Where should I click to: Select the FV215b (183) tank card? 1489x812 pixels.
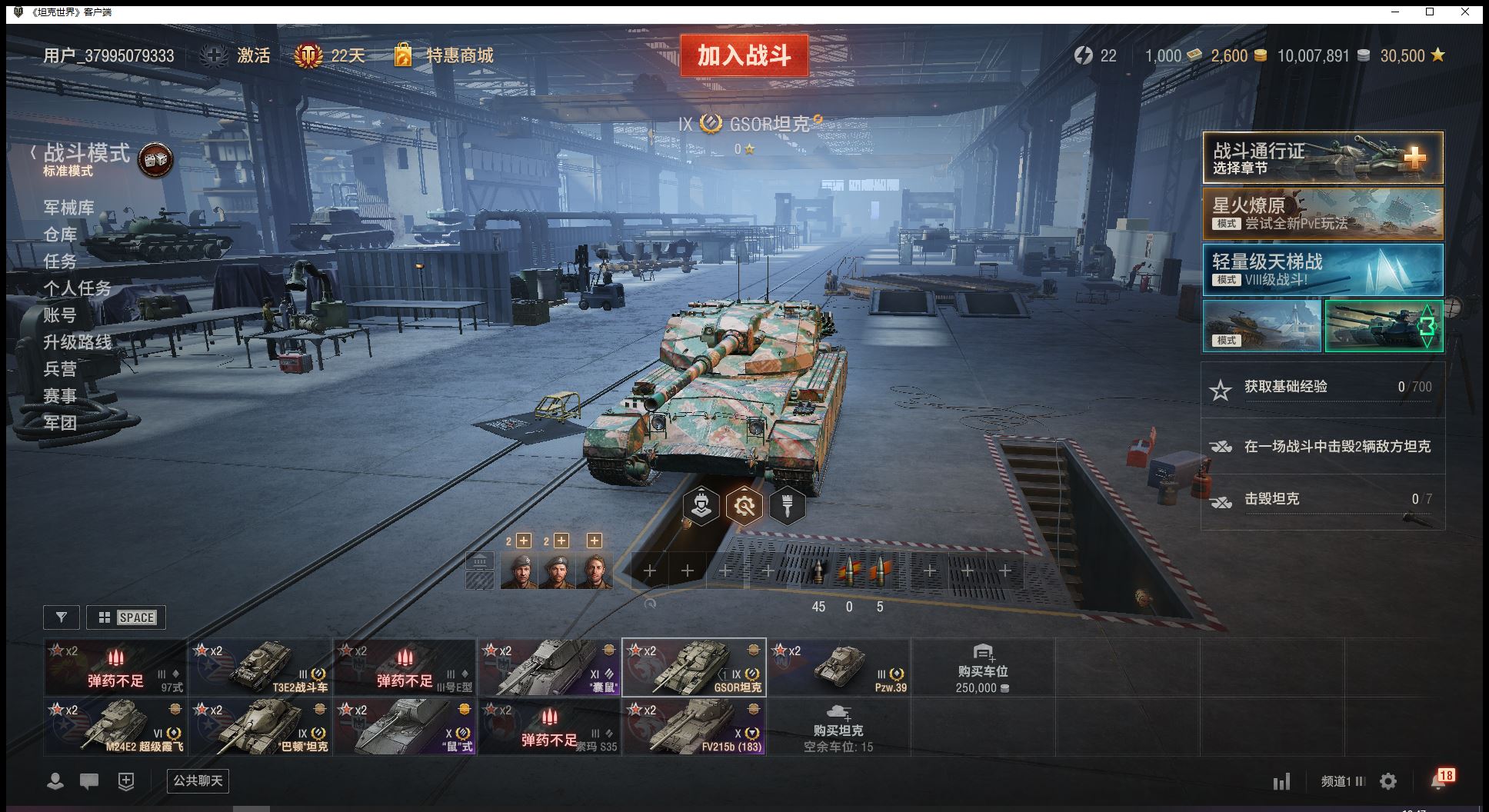click(x=694, y=726)
